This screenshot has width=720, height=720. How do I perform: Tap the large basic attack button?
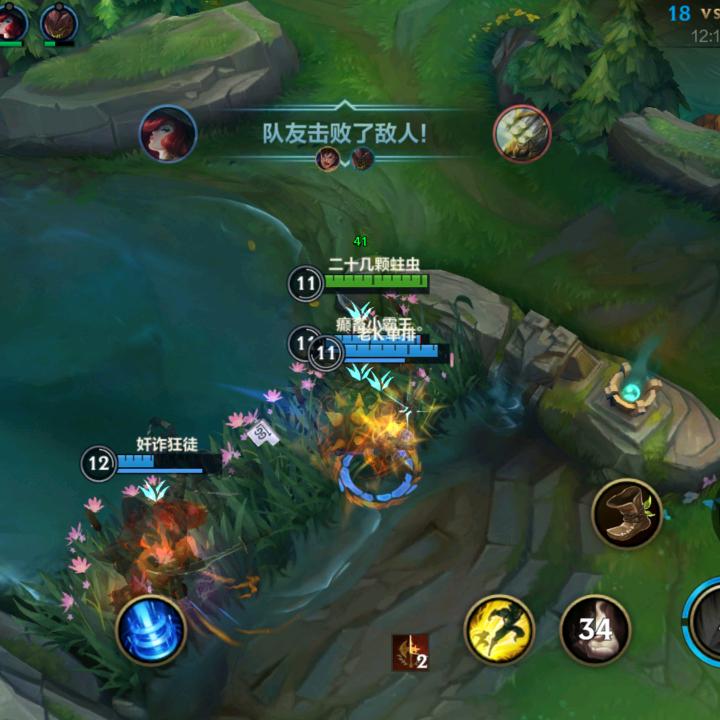[x=707, y=624]
